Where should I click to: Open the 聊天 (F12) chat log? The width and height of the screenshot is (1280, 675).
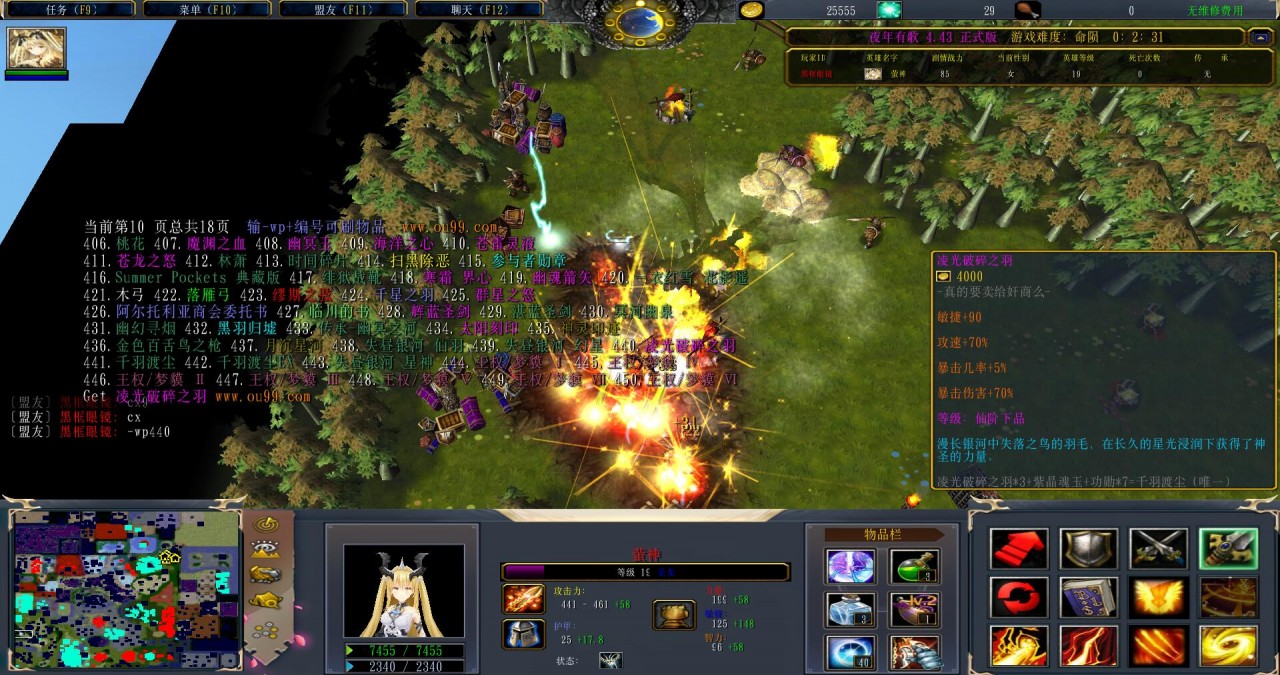point(477,10)
